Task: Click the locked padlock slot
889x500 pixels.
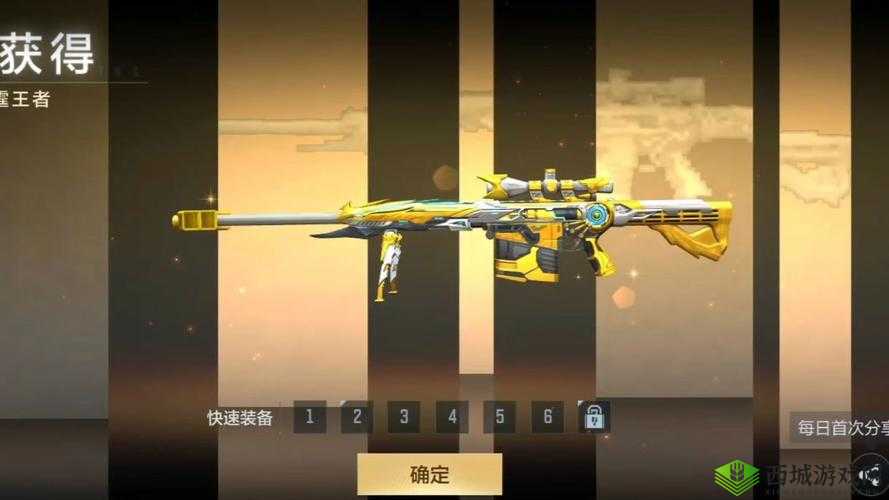Action: (x=594, y=417)
